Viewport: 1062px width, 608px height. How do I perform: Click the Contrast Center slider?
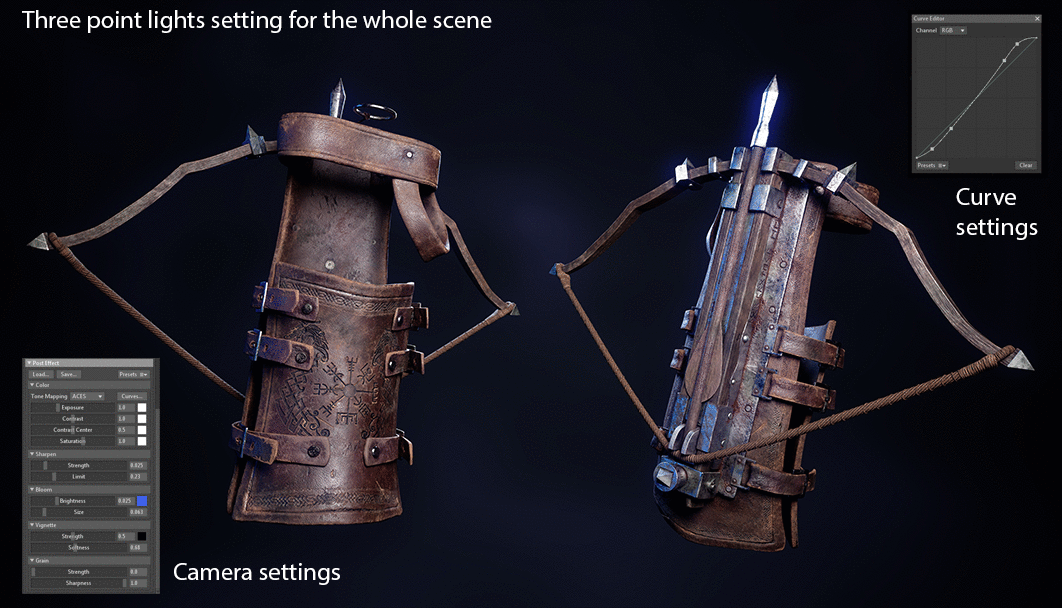click(x=73, y=430)
